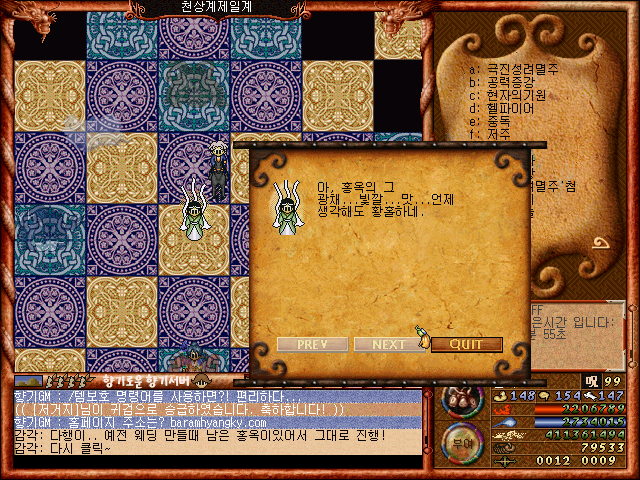This screenshot has width=640, height=480.
Task: Choose spell b: 공력증강 in list
Action: tap(511, 82)
